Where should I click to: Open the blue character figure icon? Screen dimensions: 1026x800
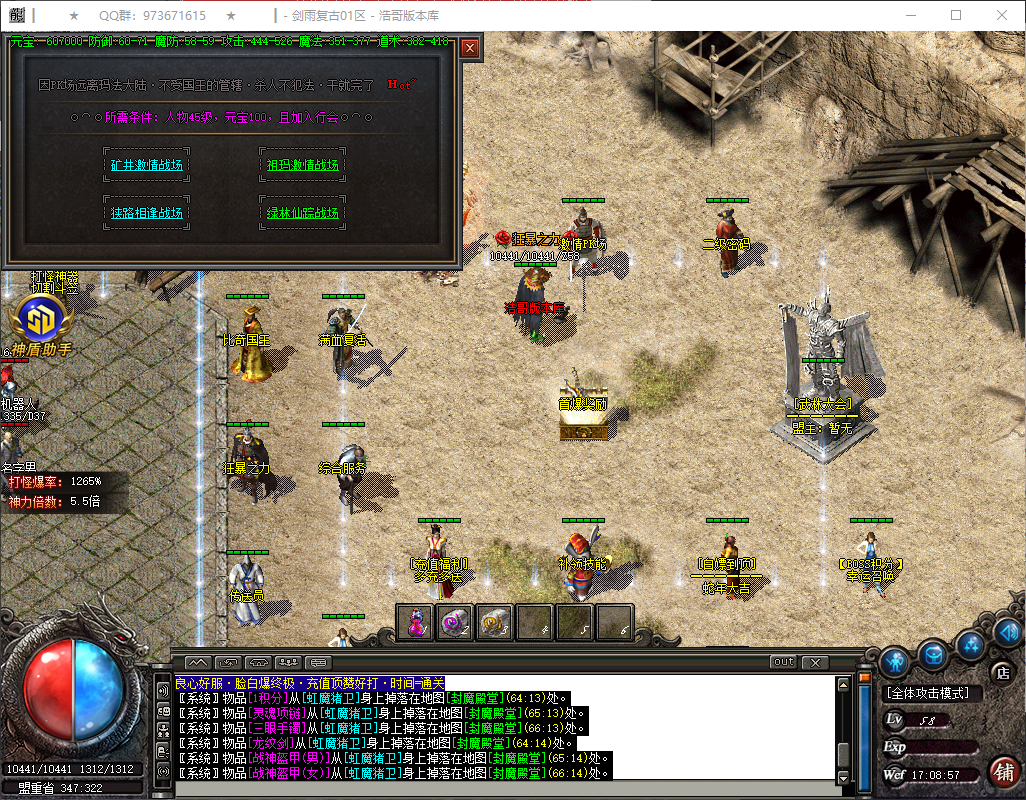[x=894, y=661]
